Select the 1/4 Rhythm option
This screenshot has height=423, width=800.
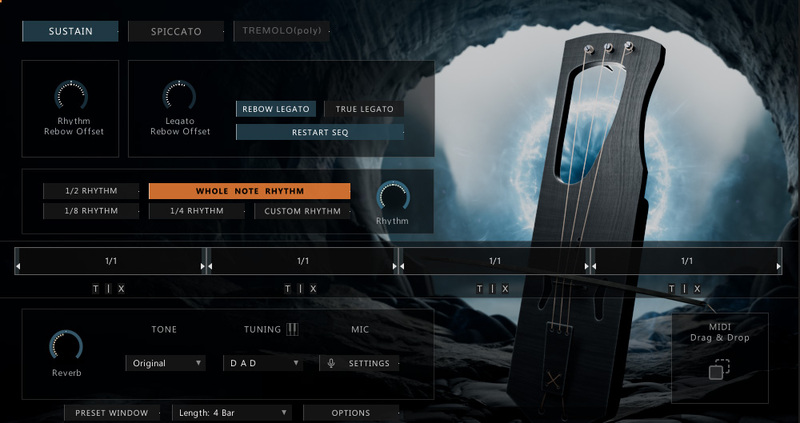[x=196, y=211]
